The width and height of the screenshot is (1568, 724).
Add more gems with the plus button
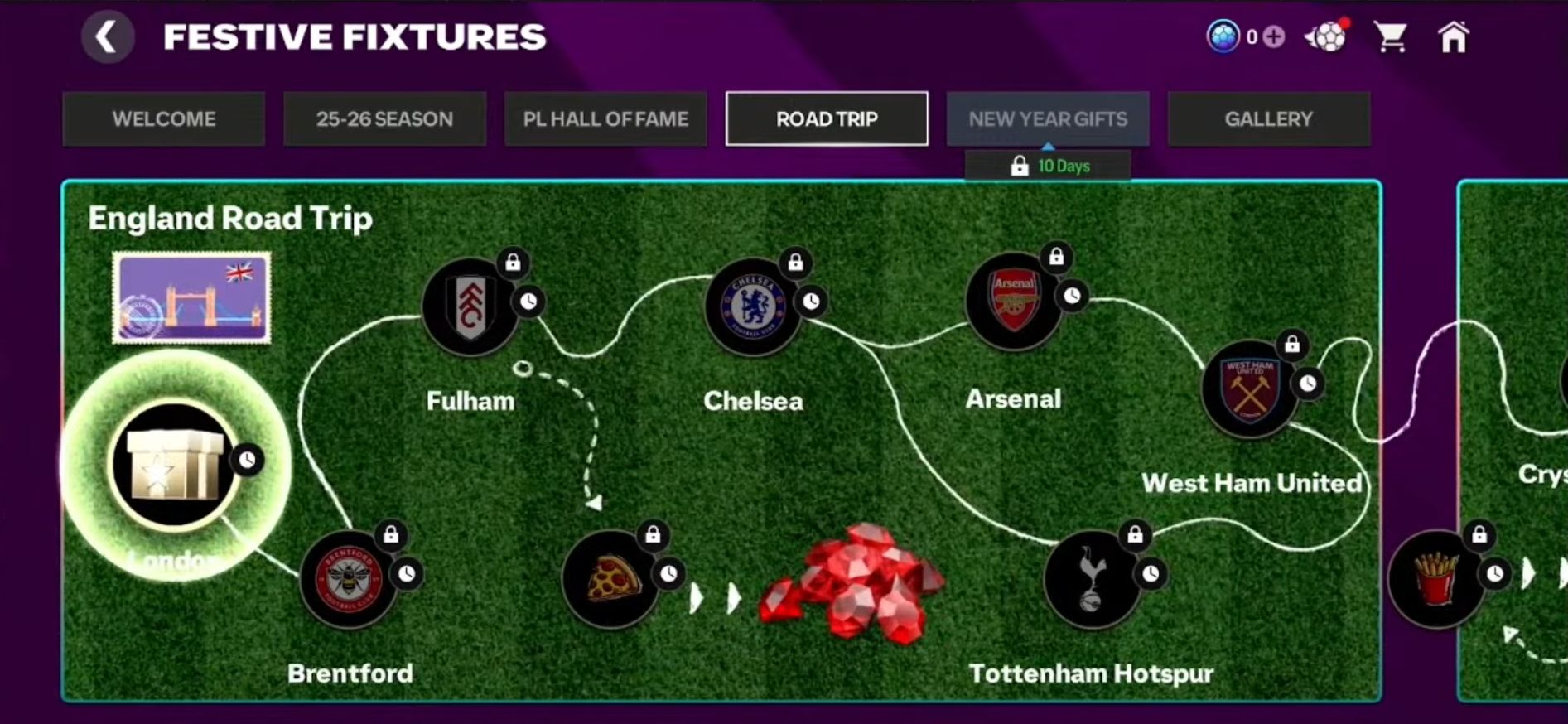(1274, 37)
